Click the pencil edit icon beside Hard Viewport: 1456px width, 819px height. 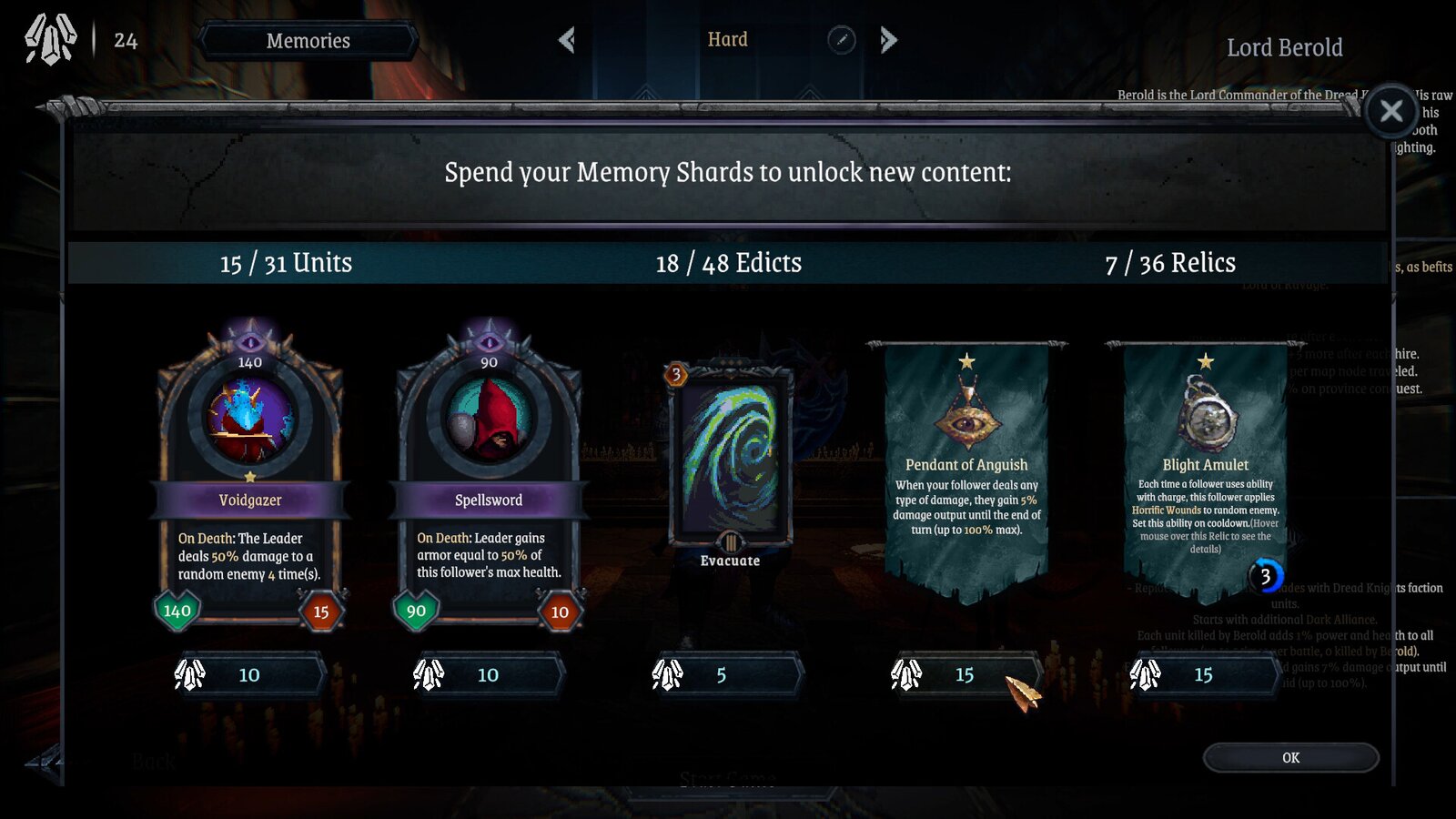(842, 39)
